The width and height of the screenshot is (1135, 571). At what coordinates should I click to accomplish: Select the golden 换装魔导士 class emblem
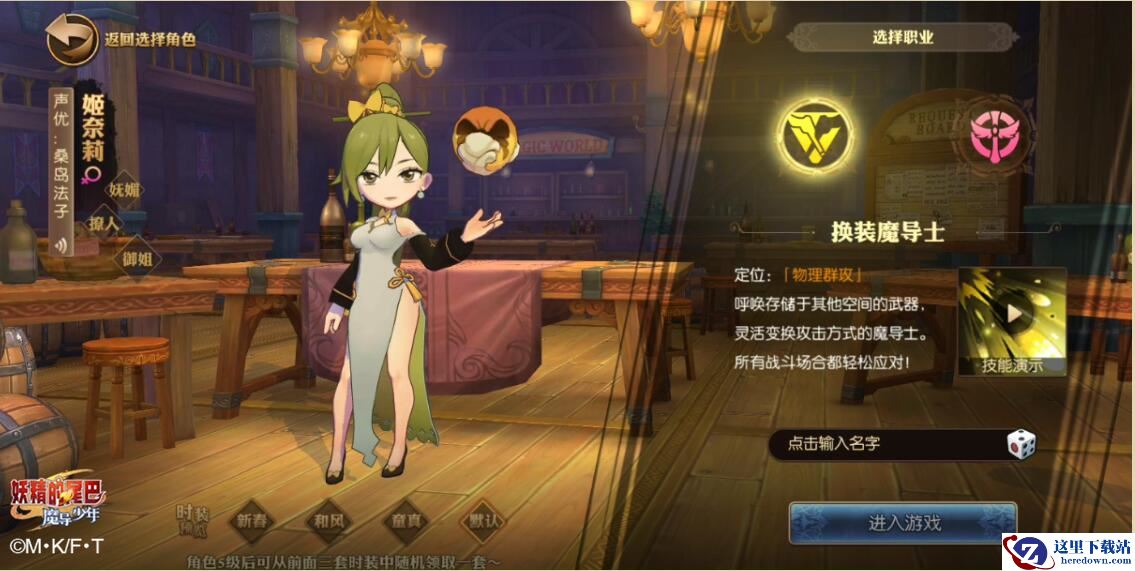pyautogui.click(x=817, y=137)
